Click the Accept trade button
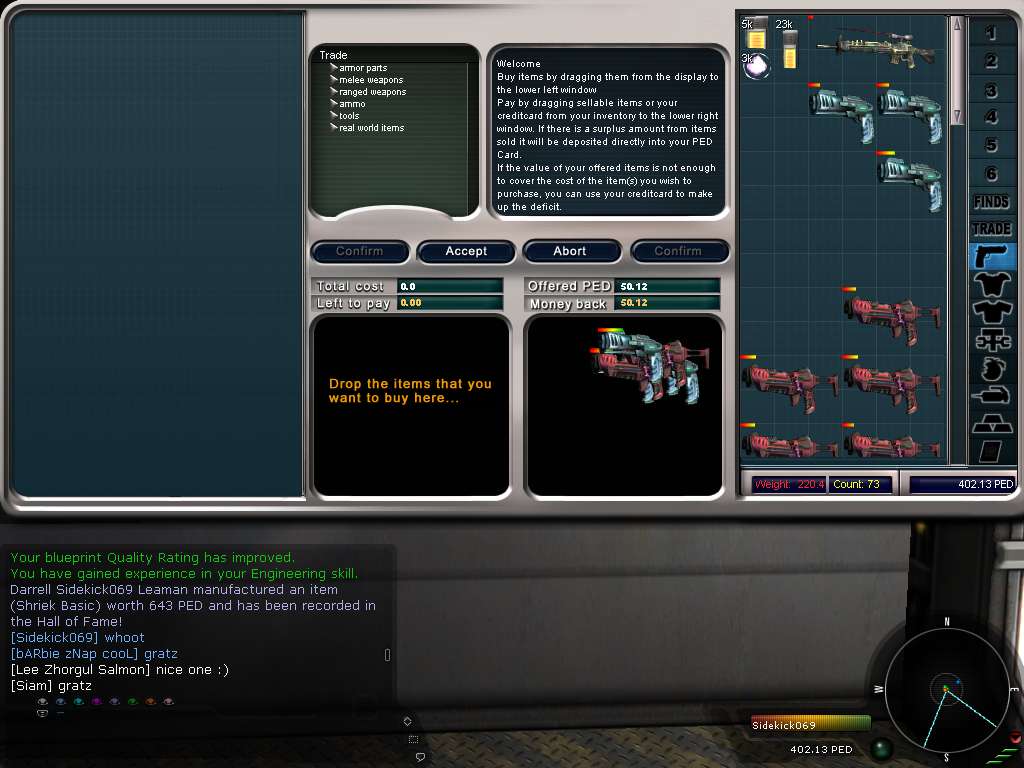 [466, 251]
